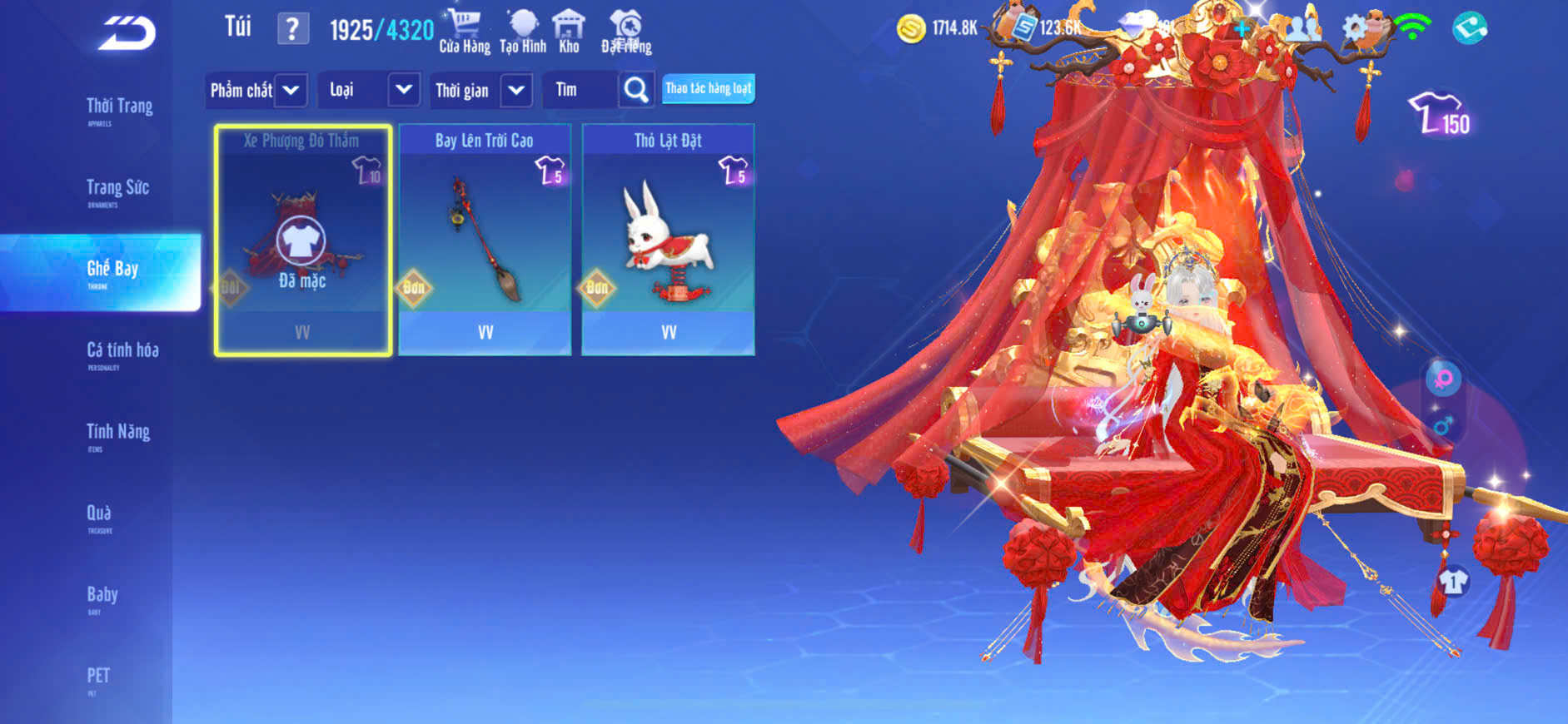Open Tạo Hình styling menu
Viewport: 1568px width, 724px height.
[x=523, y=32]
